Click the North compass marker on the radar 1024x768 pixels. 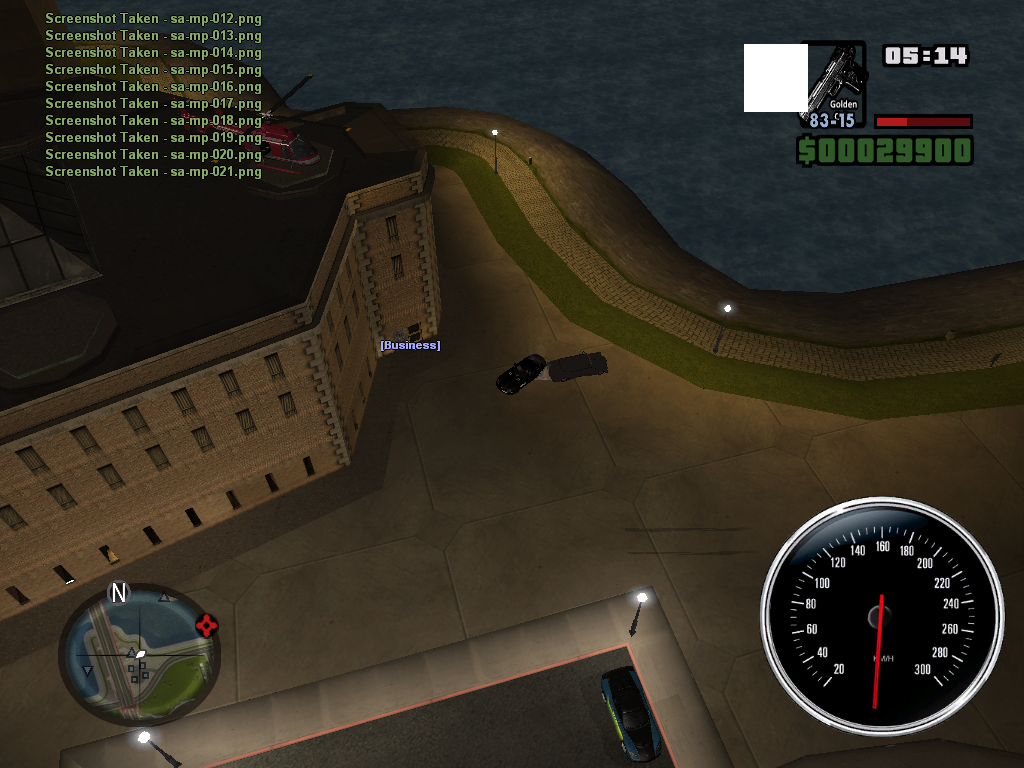click(x=119, y=593)
